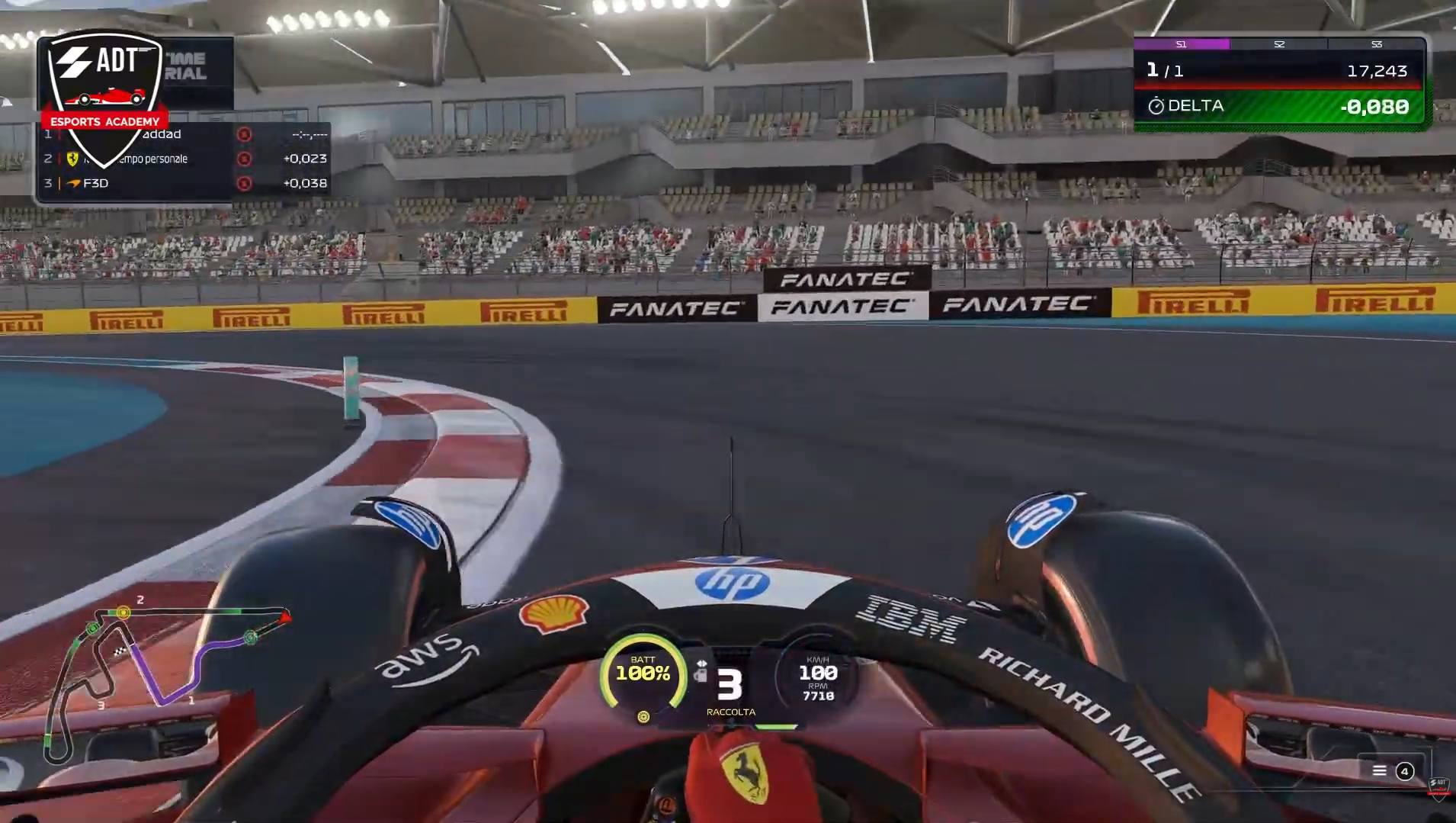This screenshot has height=823, width=1456.
Task: Switch to the S1 sector tab
Action: pyautogui.click(x=1182, y=44)
